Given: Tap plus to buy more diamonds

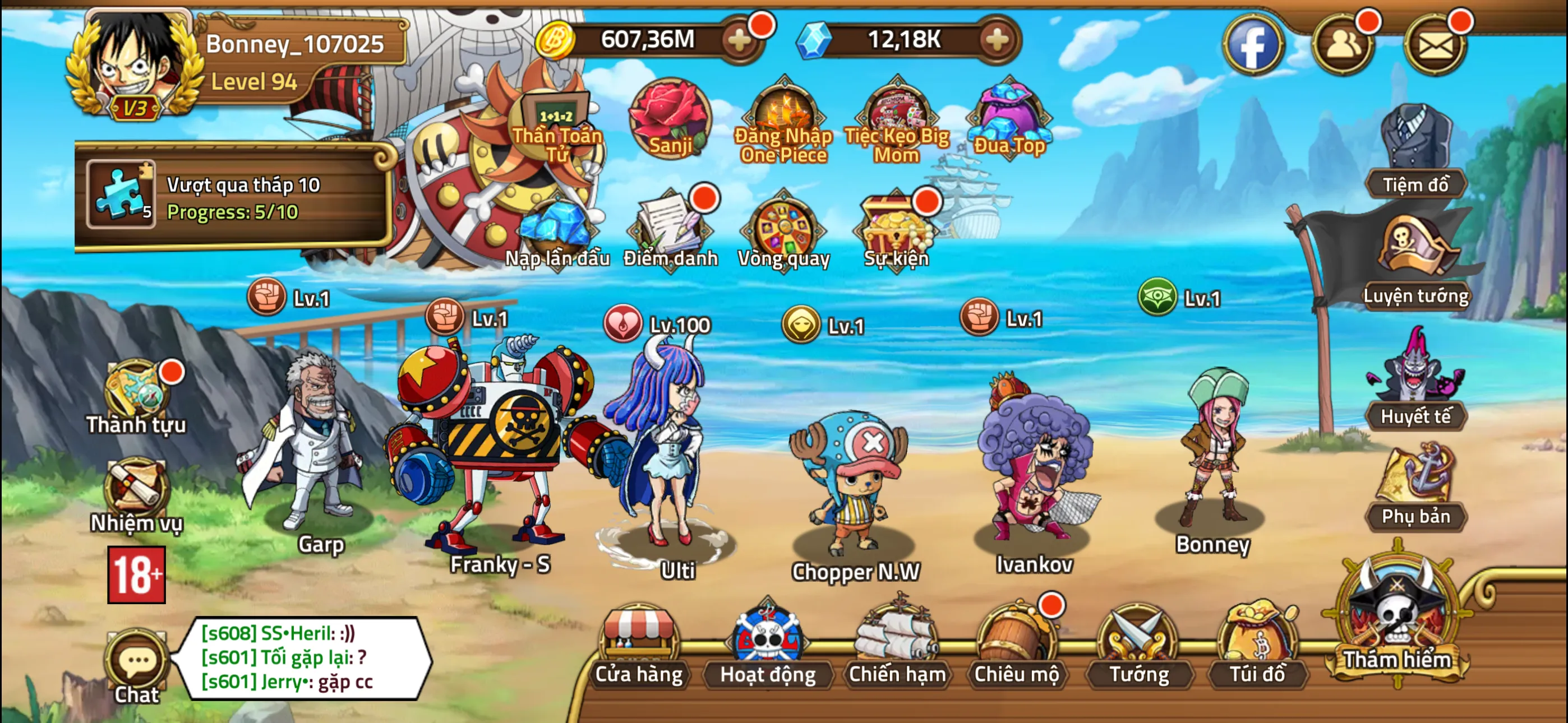Looking at the screenshot, I should coord(995,40).
